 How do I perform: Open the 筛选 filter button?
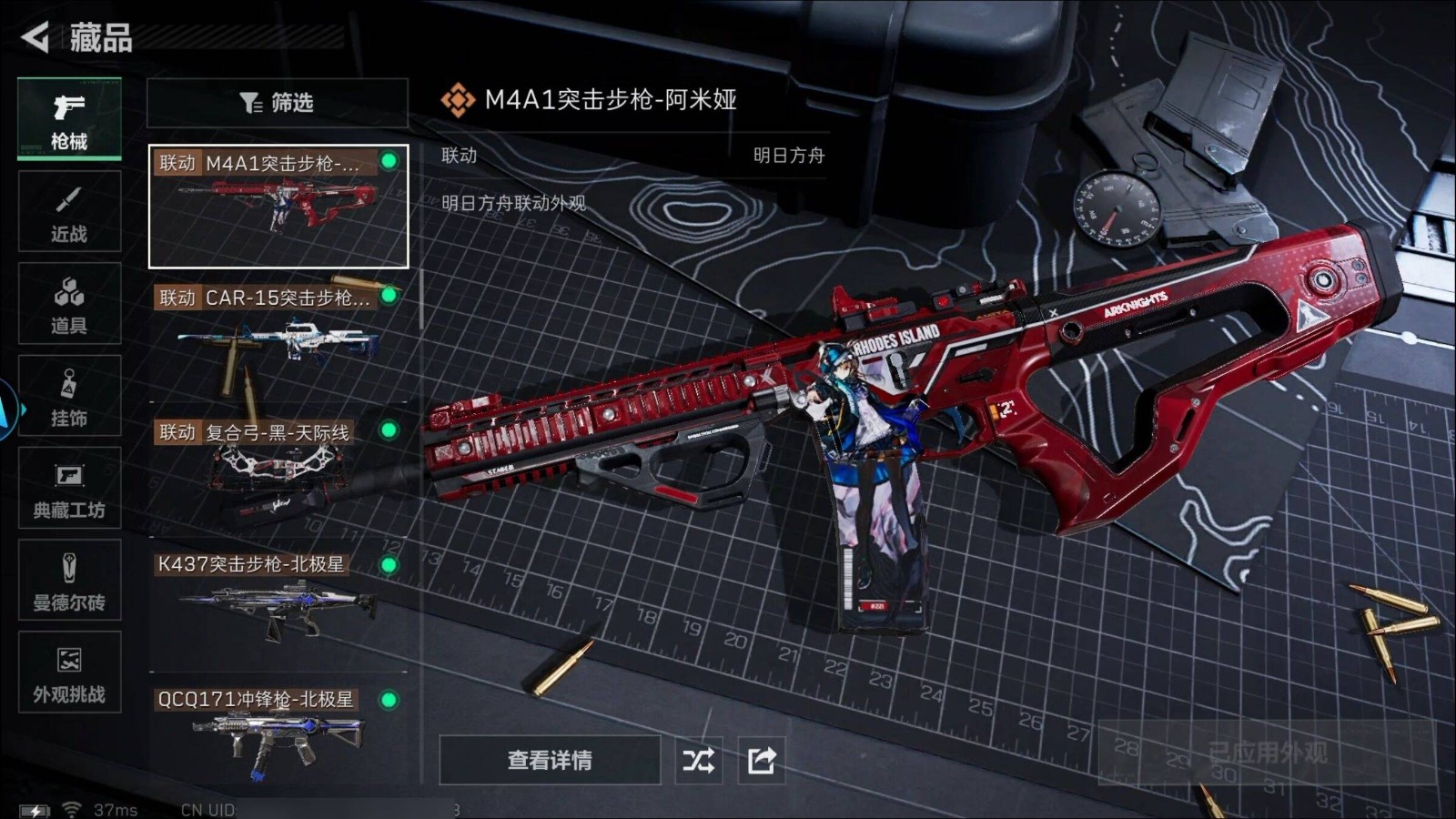[x=277, y=103]
